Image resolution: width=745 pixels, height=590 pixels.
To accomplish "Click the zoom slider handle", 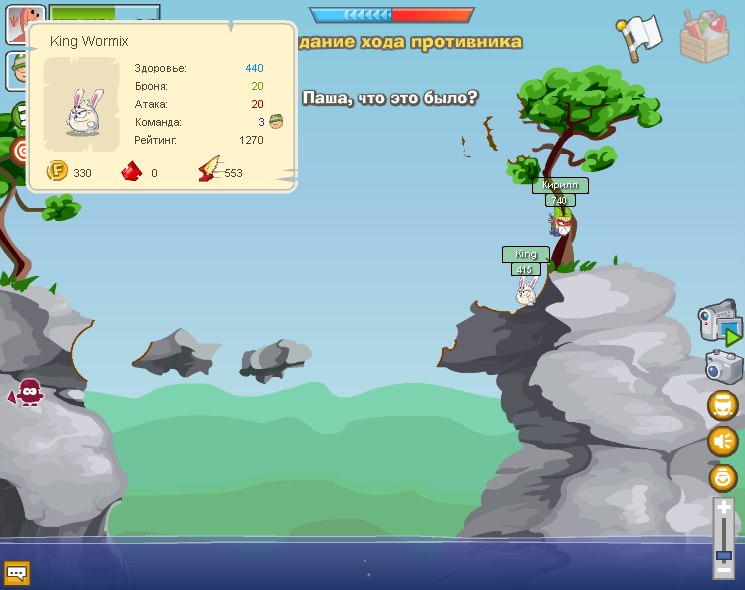I will tap(723, 555).
